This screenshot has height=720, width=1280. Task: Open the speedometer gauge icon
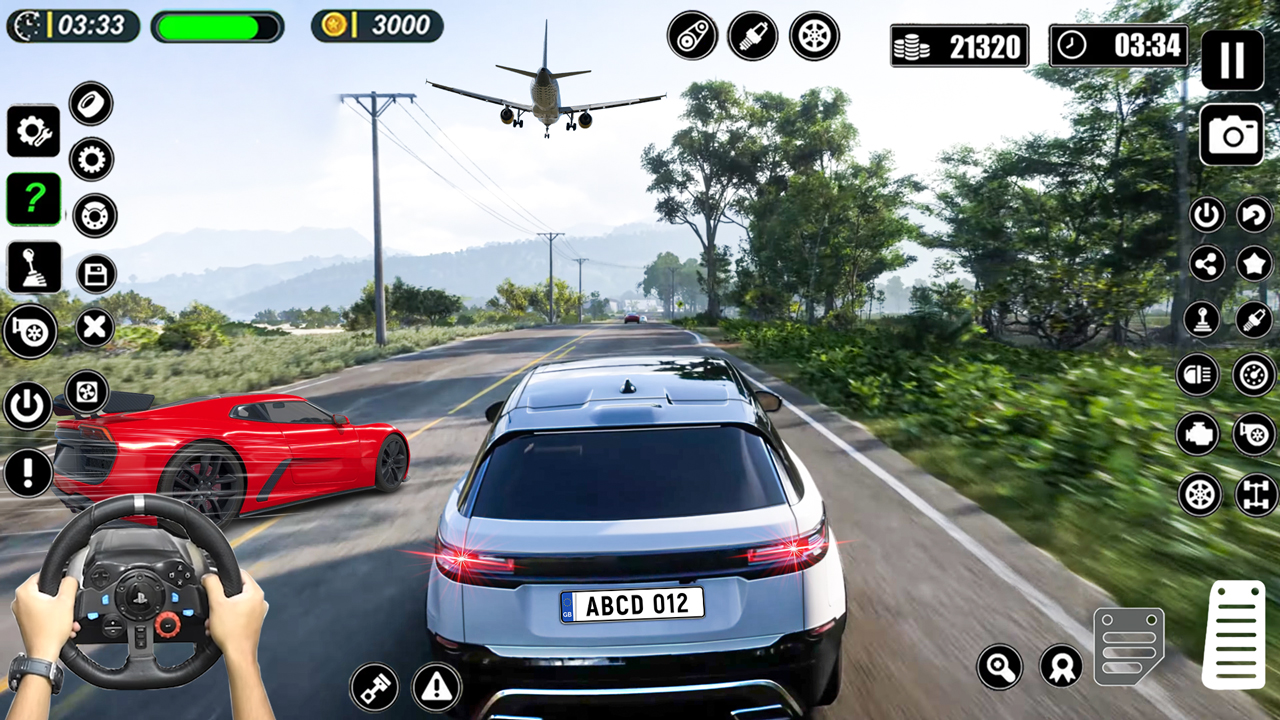click(1254, 375)
